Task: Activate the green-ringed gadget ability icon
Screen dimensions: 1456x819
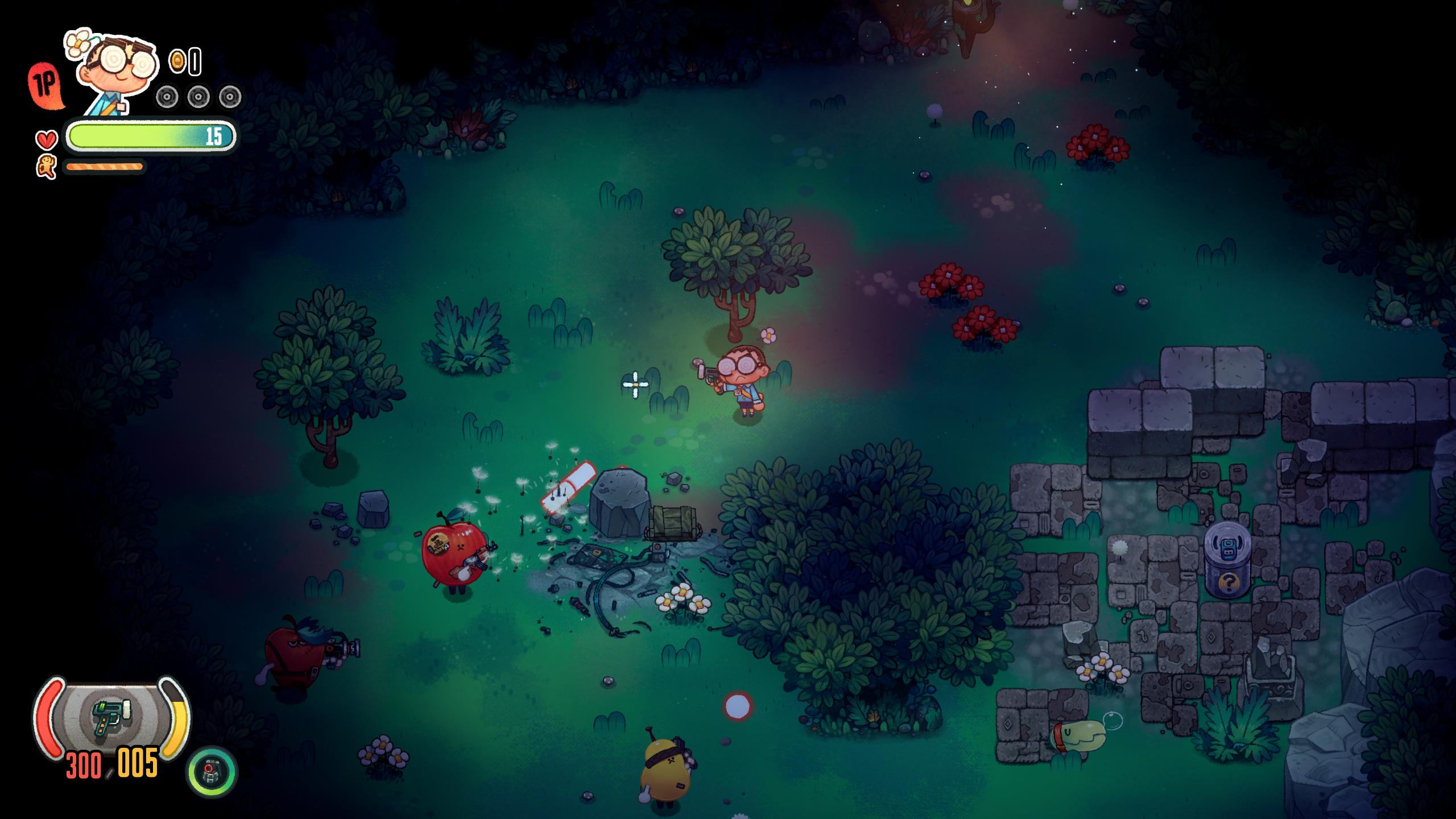Action: 212,772
